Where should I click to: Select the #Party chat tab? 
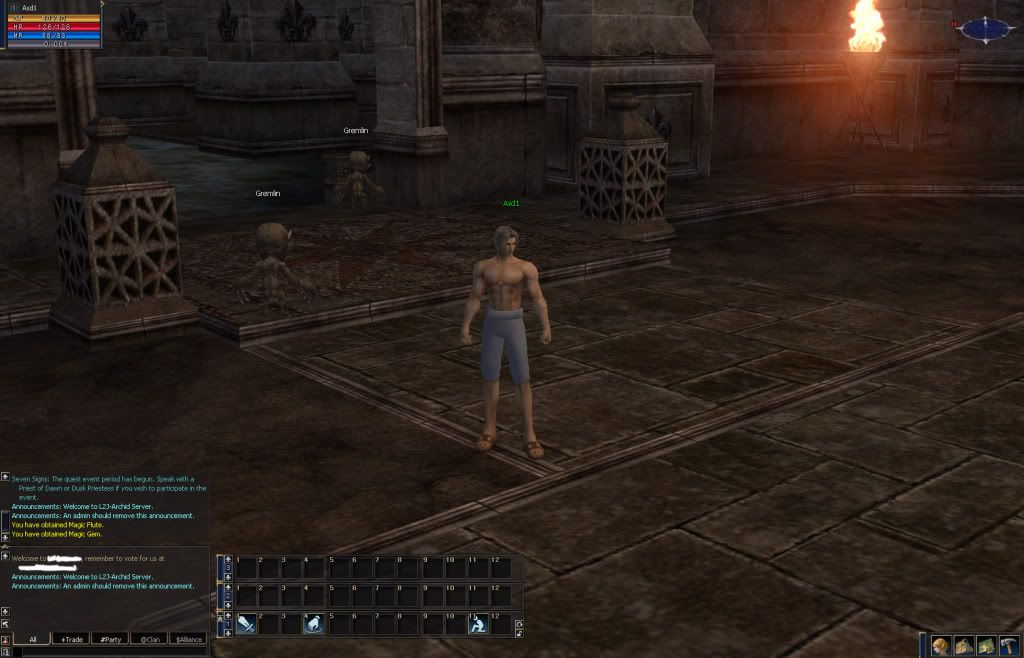point(110,639)
